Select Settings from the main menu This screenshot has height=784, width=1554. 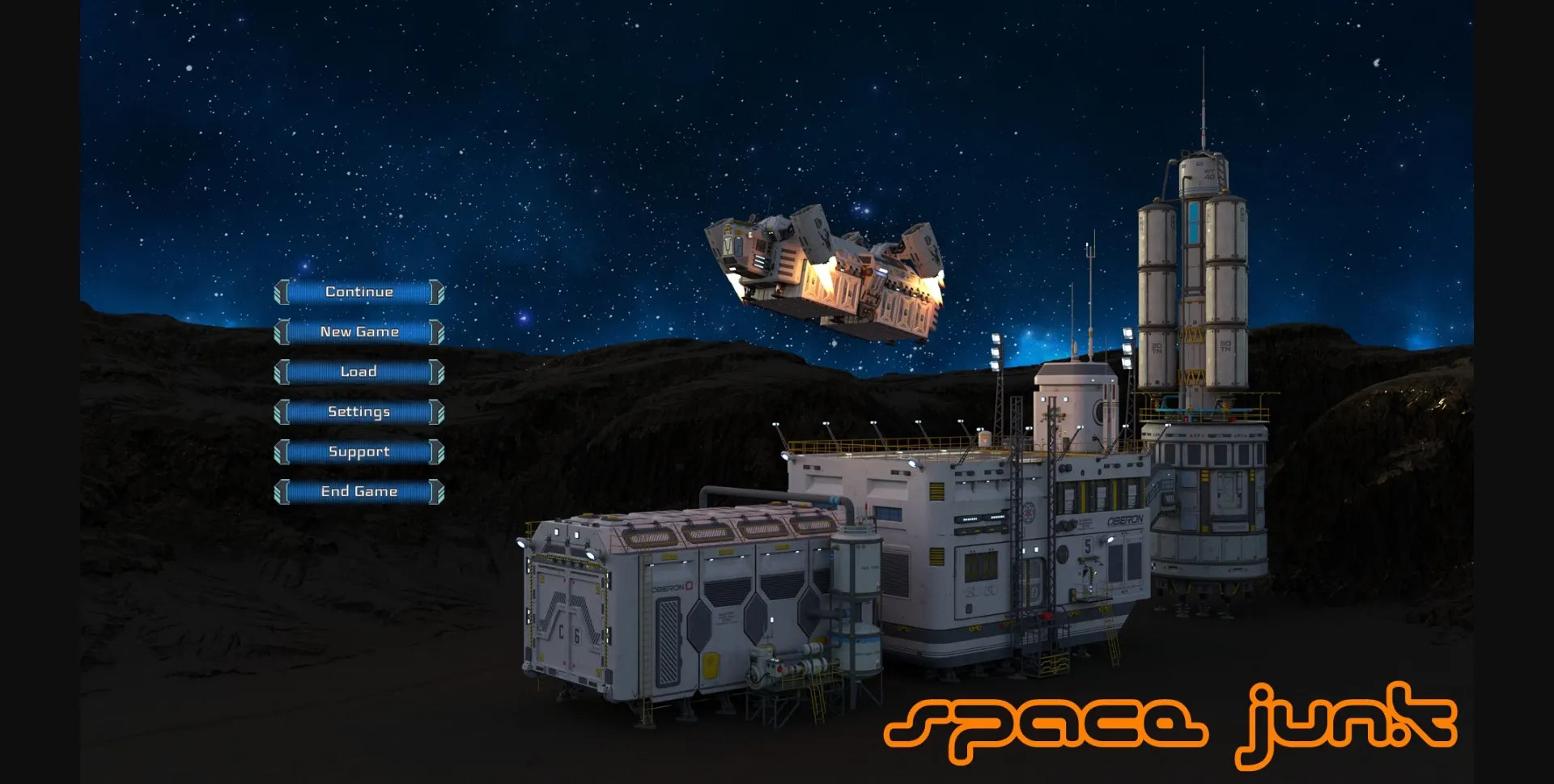[x=359, y=412]
